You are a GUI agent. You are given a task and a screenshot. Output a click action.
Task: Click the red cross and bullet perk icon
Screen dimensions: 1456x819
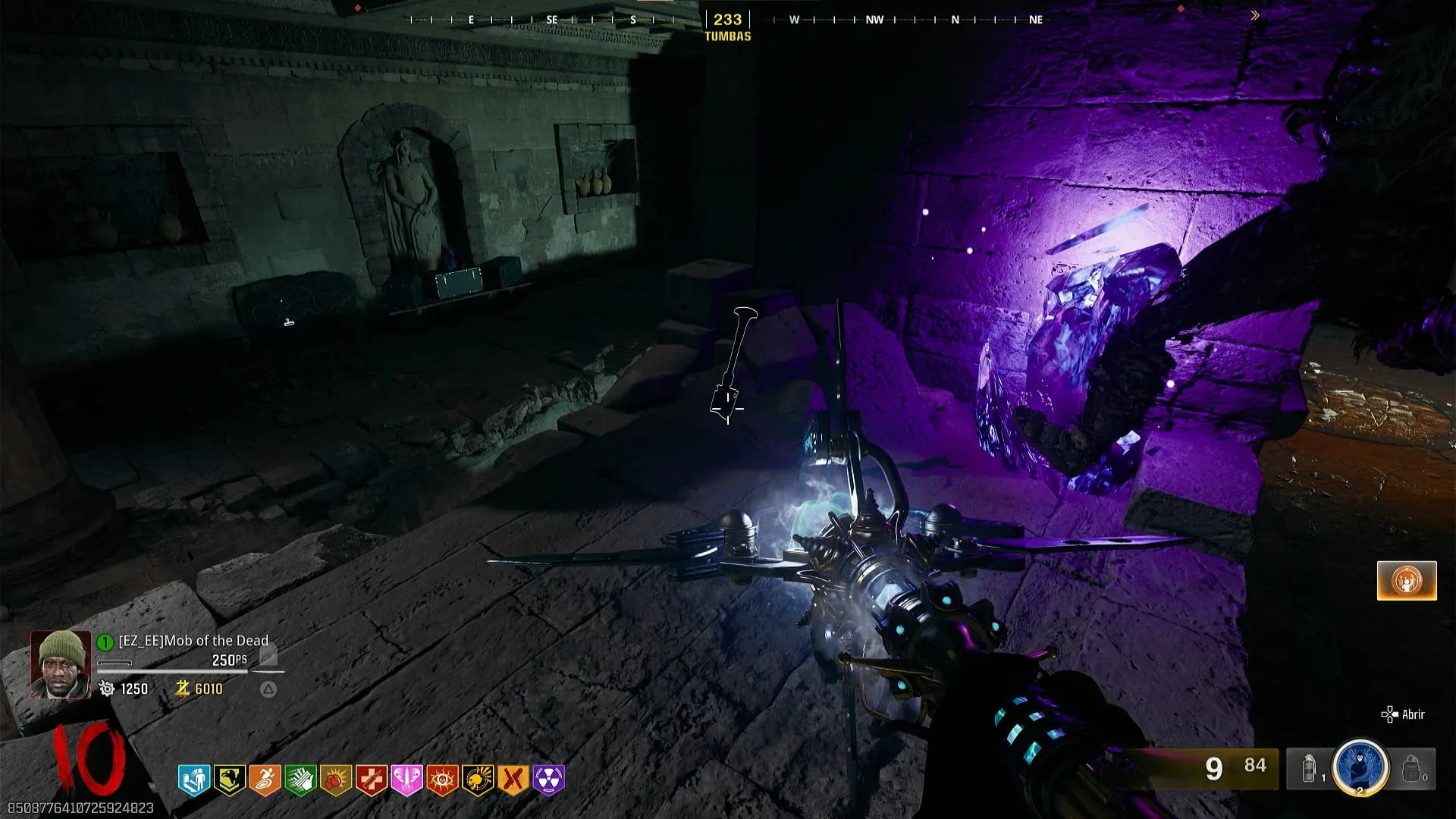[x=372, y=780]
